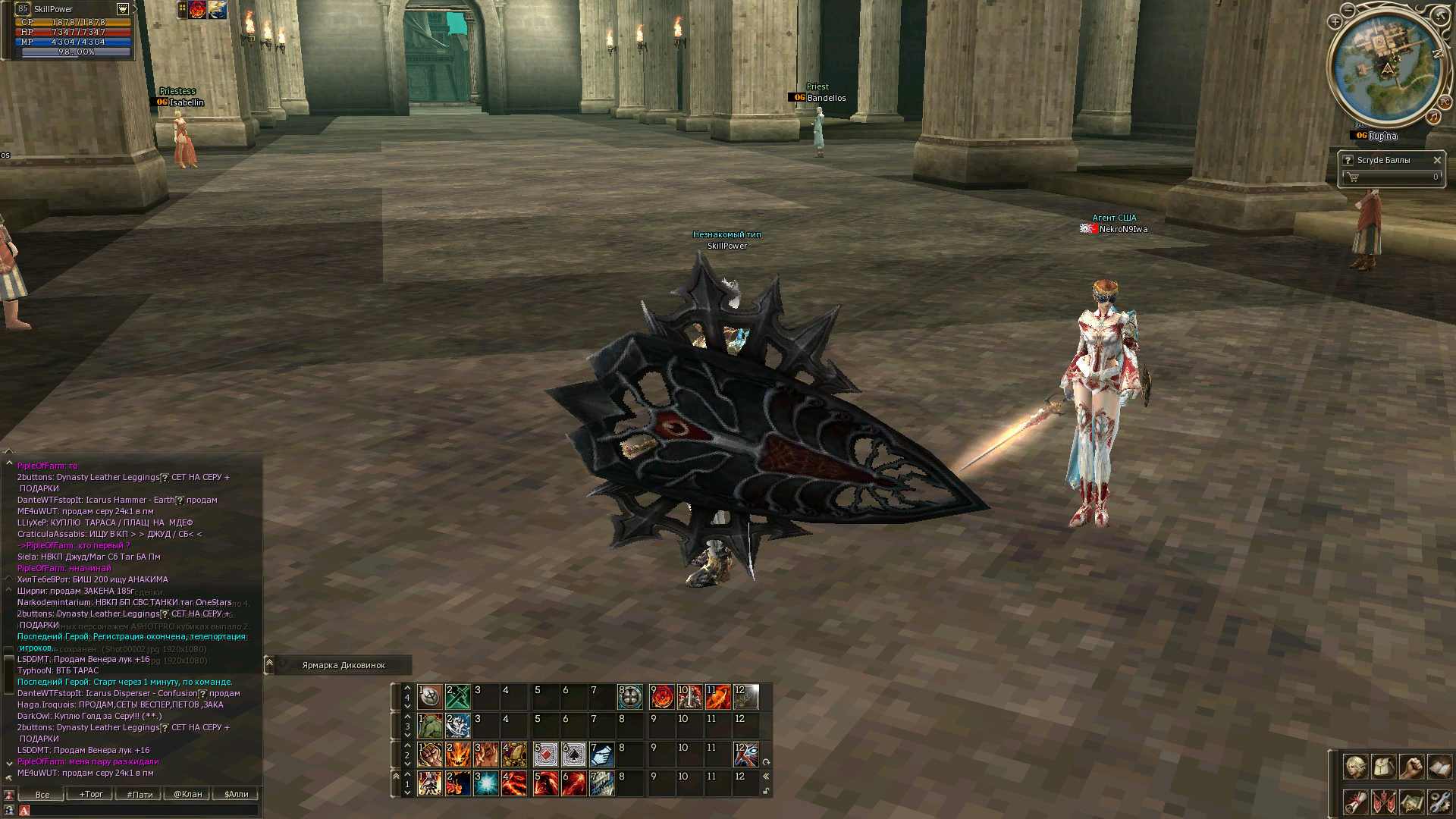Zoom out the minimap with minus button
Screen dimensions: 1456x819
(1348, 10)
